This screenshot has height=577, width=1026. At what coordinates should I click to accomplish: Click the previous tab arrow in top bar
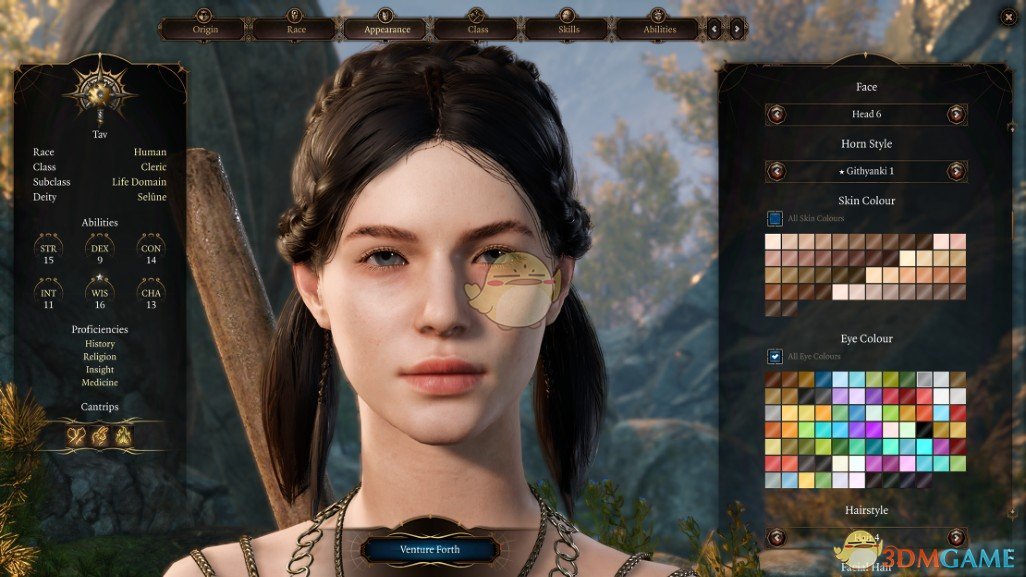click(x=714, y=29)
